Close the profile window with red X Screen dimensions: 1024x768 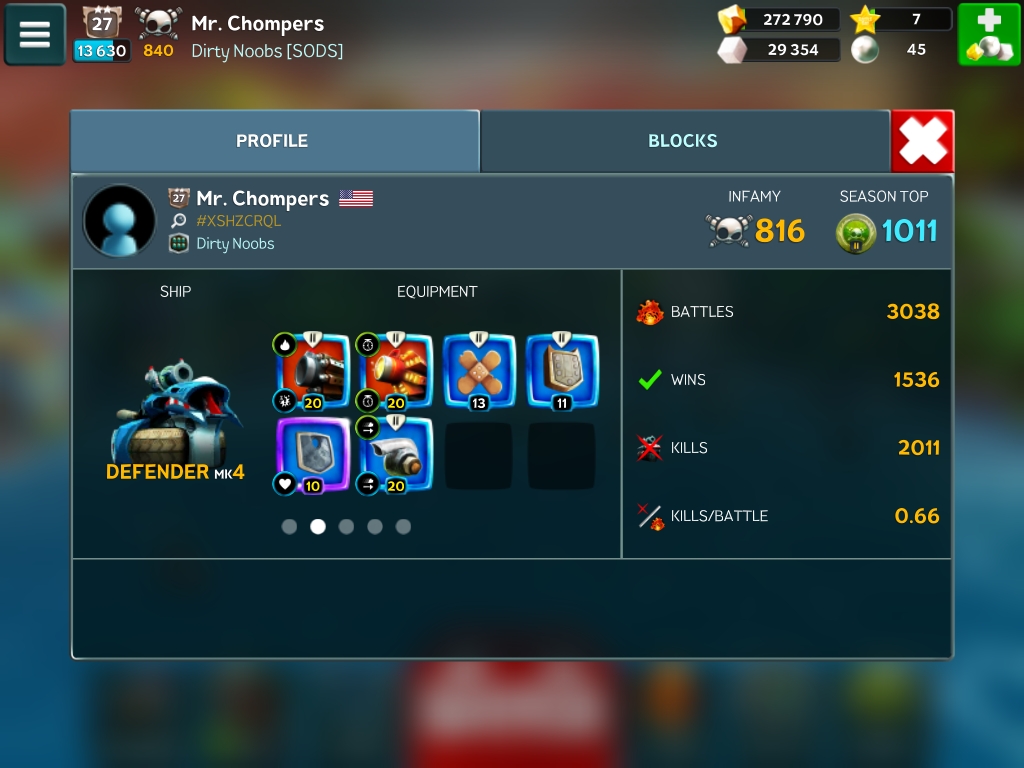(922, 141)
